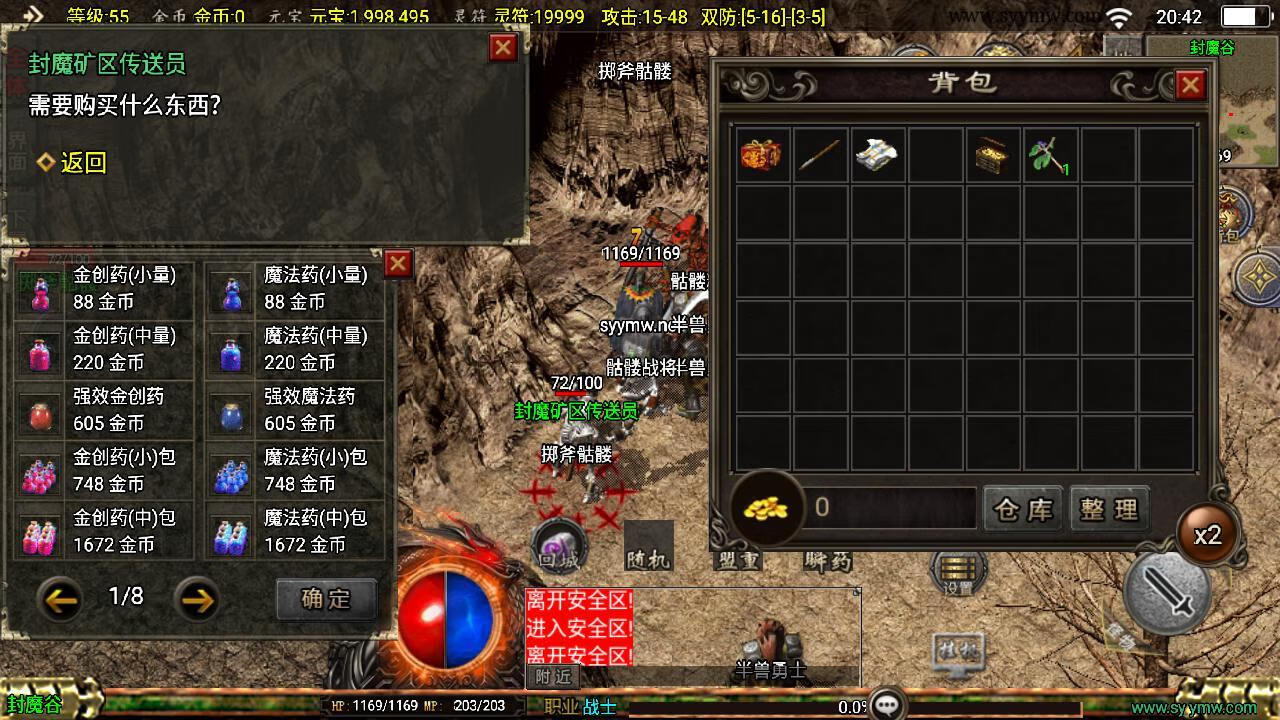Open the 附近 nearby chat channel
The height and width of the screenshot is (720, 1280).
553,677
